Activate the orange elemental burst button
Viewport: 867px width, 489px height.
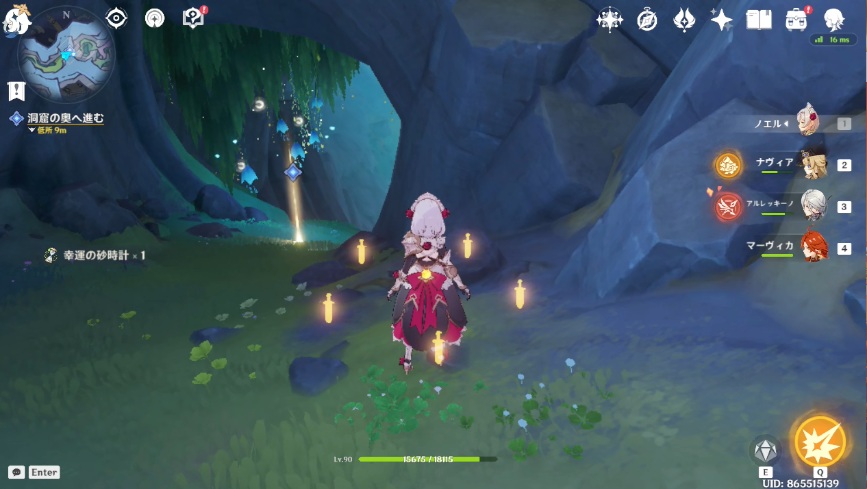[x=820, y=440]
